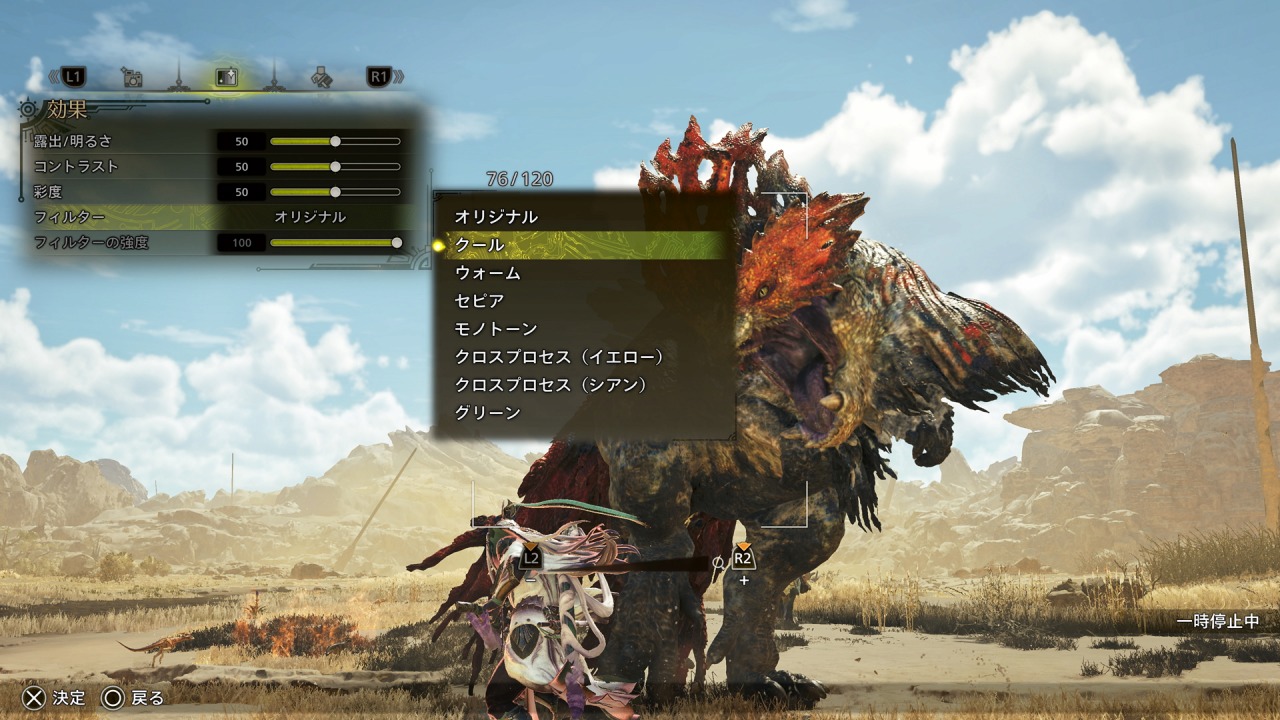Set the フィルターの強度 slider
The height and width of the screenshot is (720, 1280).
(x=335, y=242)
